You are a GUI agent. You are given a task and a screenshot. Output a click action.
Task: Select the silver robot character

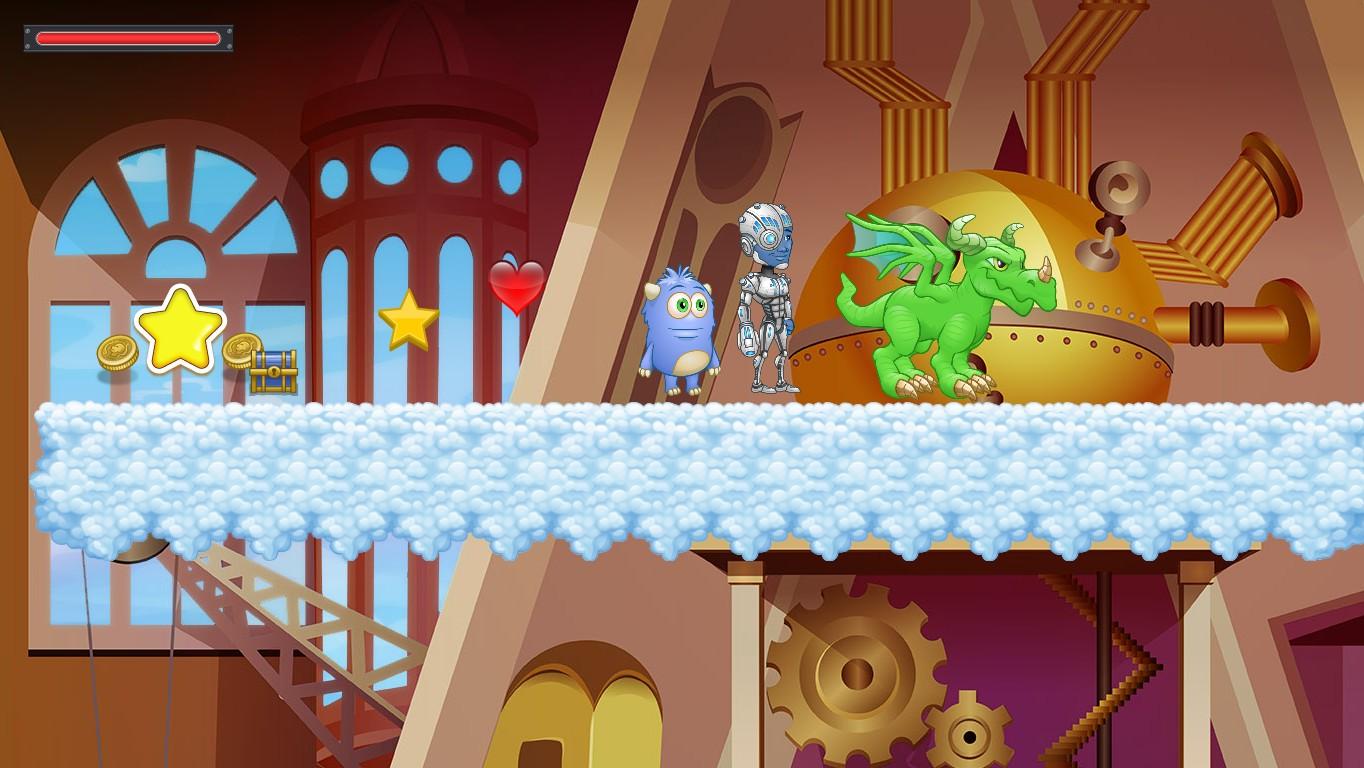[766, 300]
